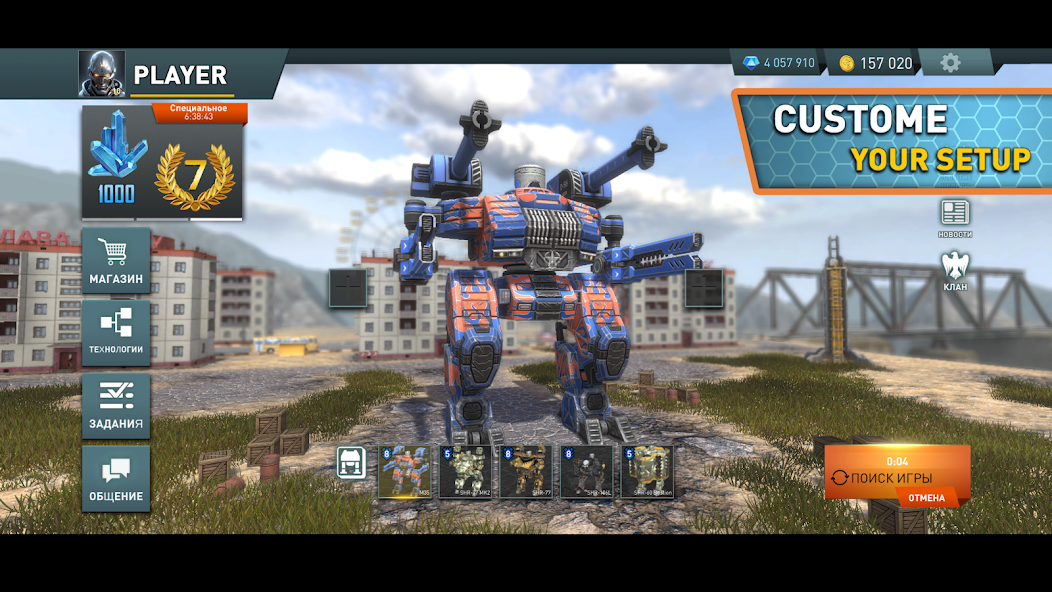Click the PLAYER profile avatar

[x=102, y=74]
